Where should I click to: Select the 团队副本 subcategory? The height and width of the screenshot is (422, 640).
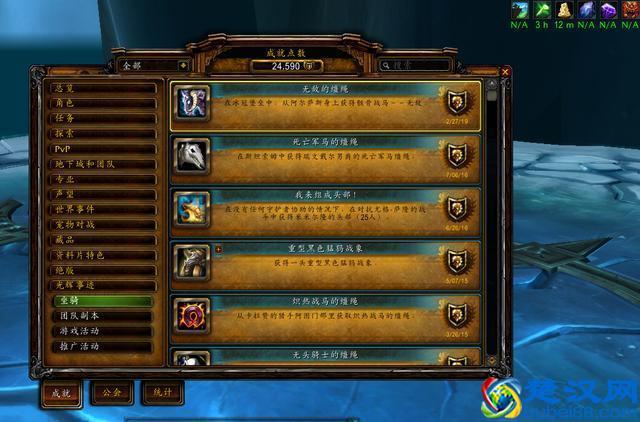point(110,316)
